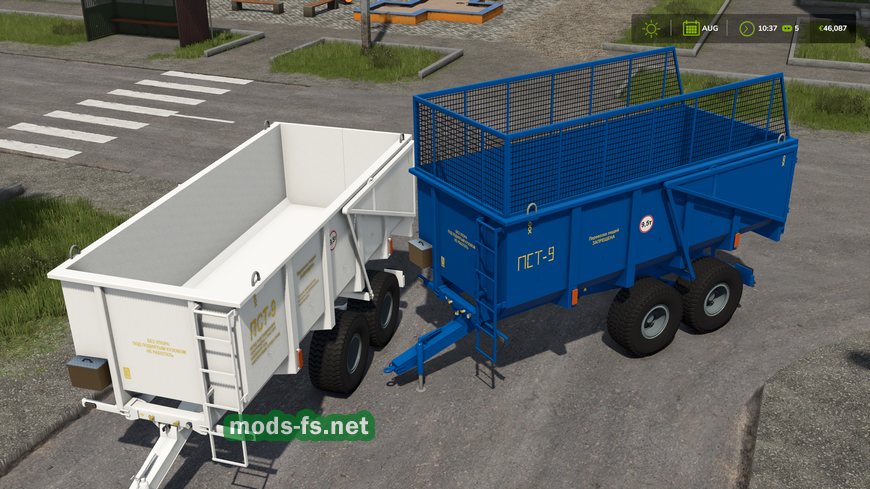Click the time speed icon beside 5
This screenshot has height=489, width=870.
(x=786, y=28)
